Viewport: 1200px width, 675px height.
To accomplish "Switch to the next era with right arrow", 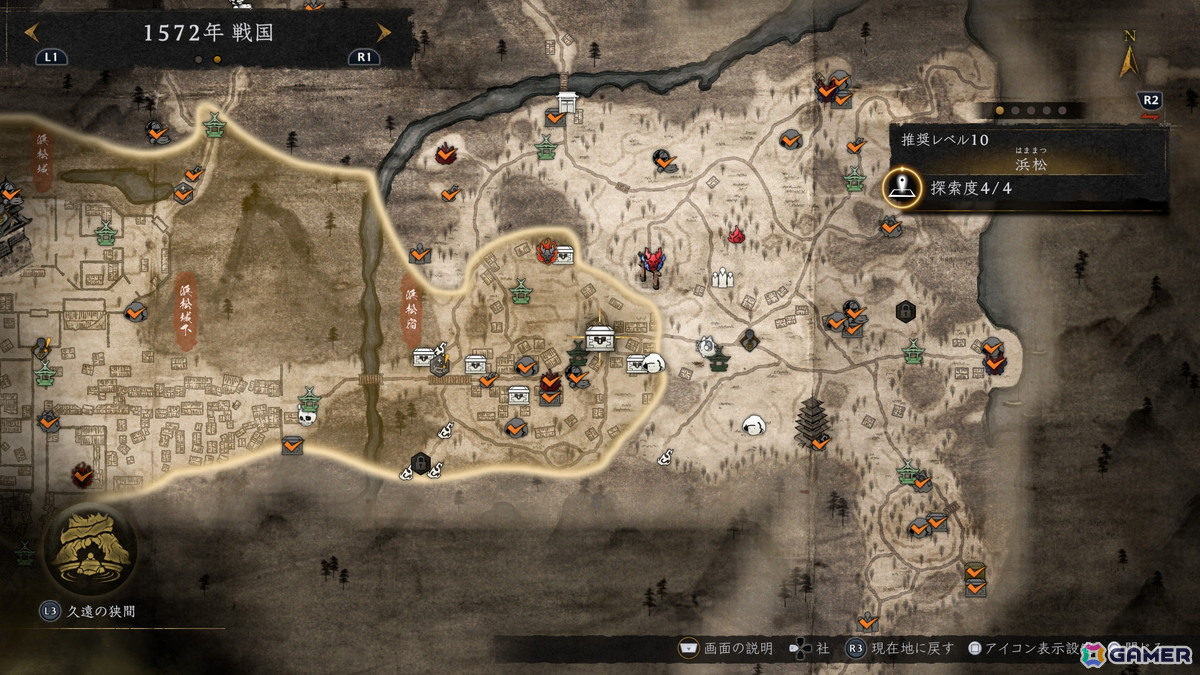I will tap(383, 32).
